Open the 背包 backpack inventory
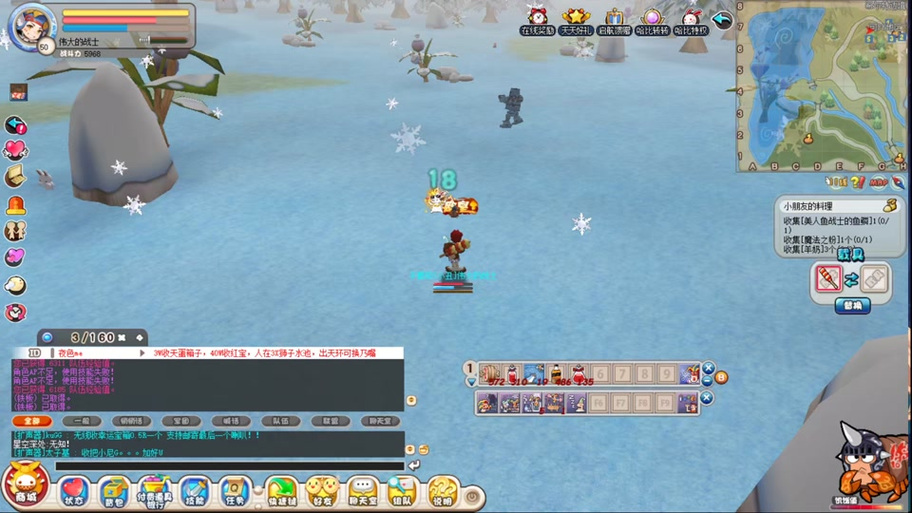This screenshot has height=513, width=912. pos(113,491)
